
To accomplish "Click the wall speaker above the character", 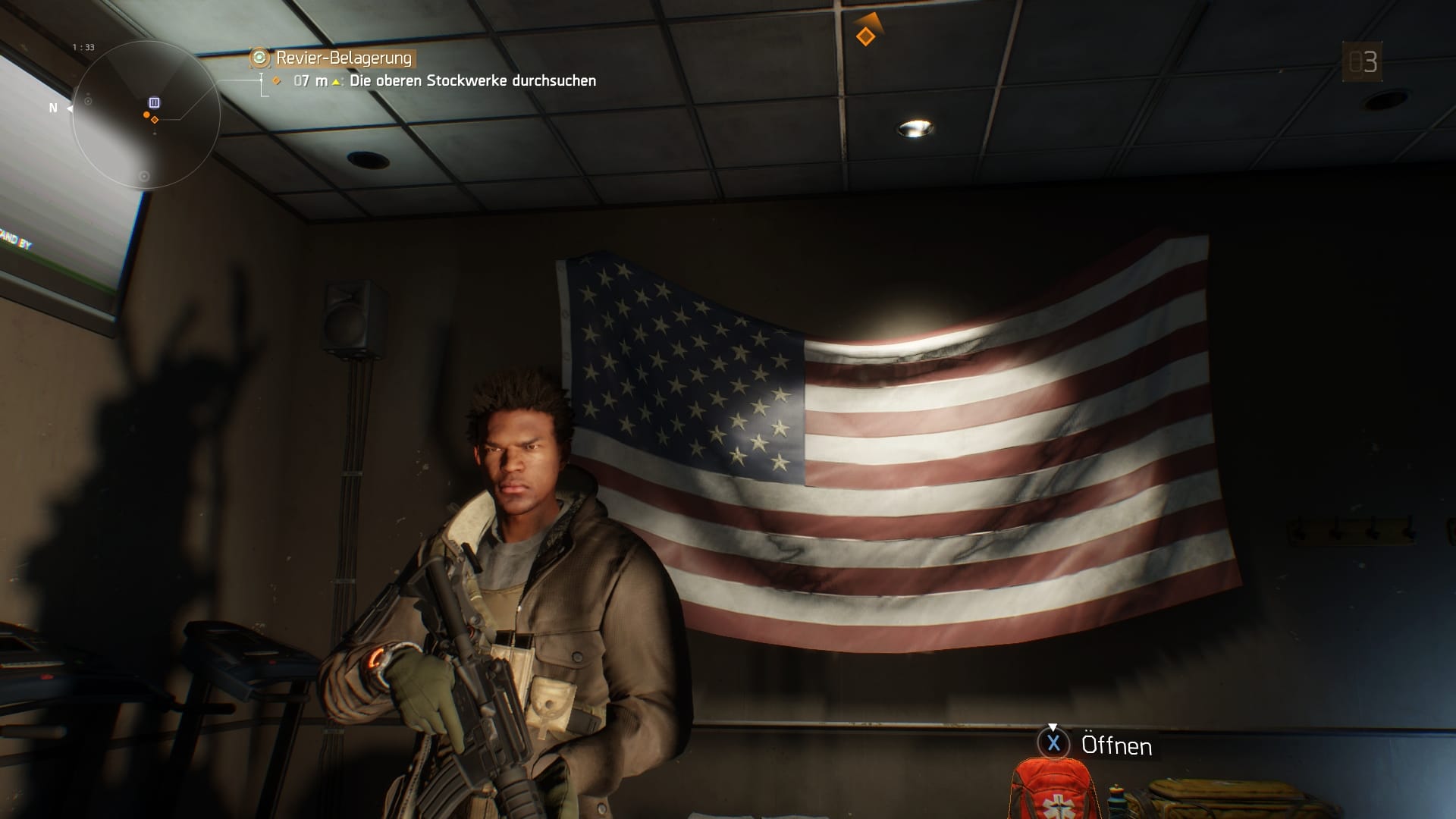I will pyautogui.click(x=348, y=315).
